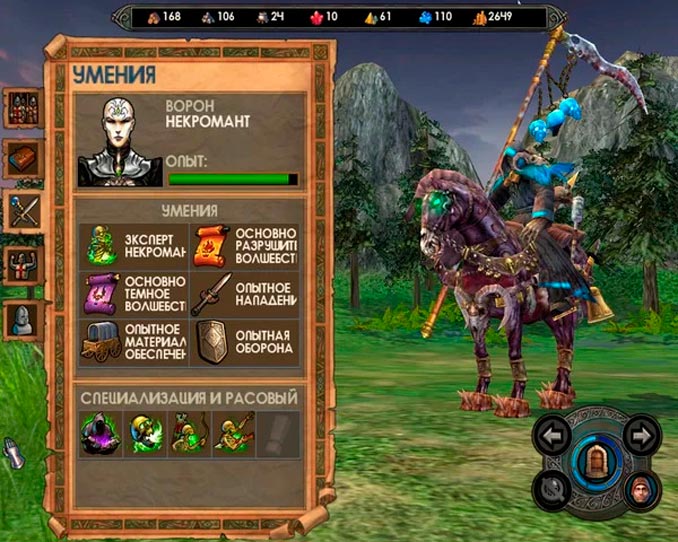The width and height of the screenshot is (678, 542).
Task: Select the crossed sword and staff tab
Action: 22,212
